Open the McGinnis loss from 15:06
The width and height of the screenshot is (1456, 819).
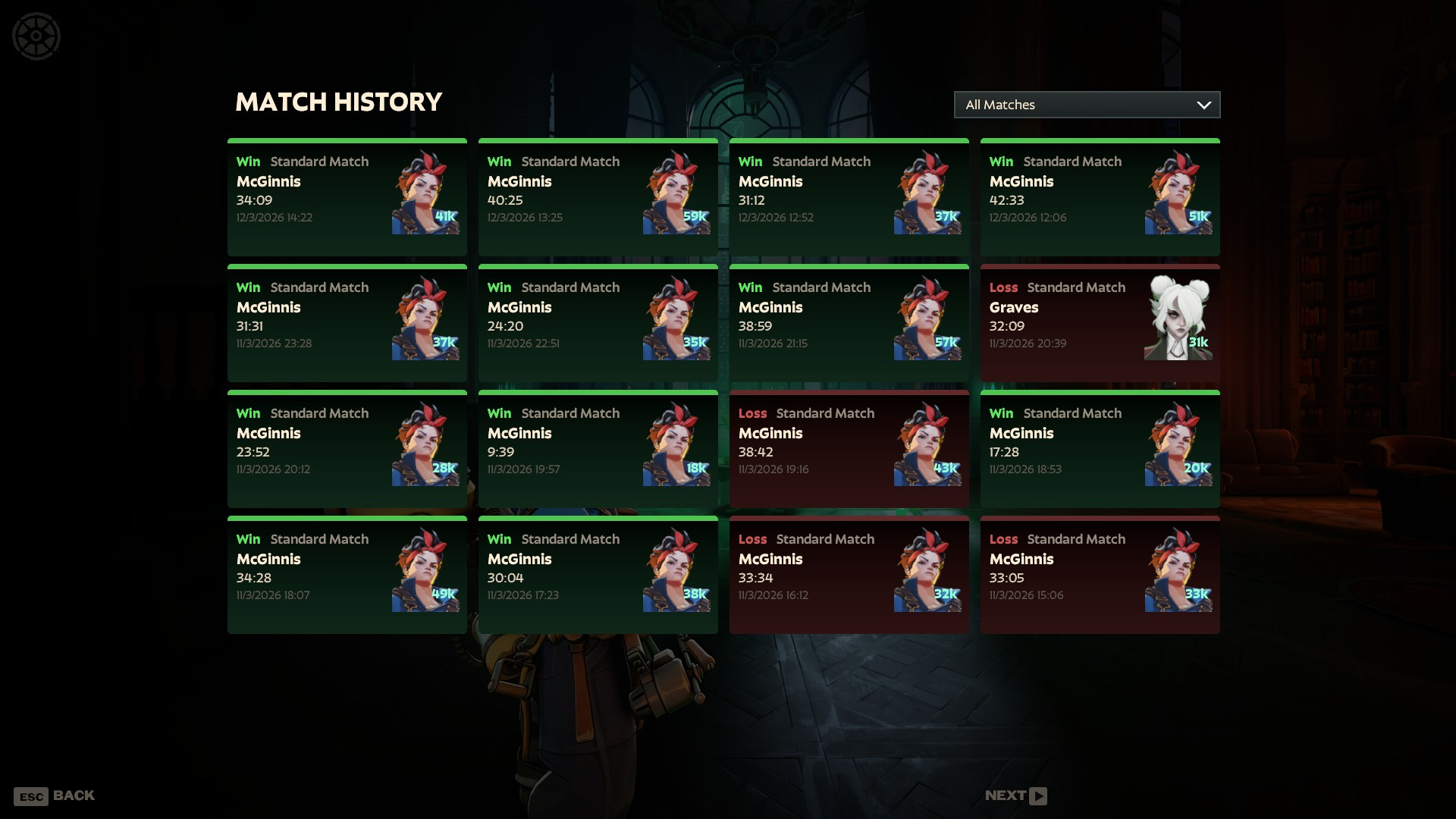(1100, 575)
